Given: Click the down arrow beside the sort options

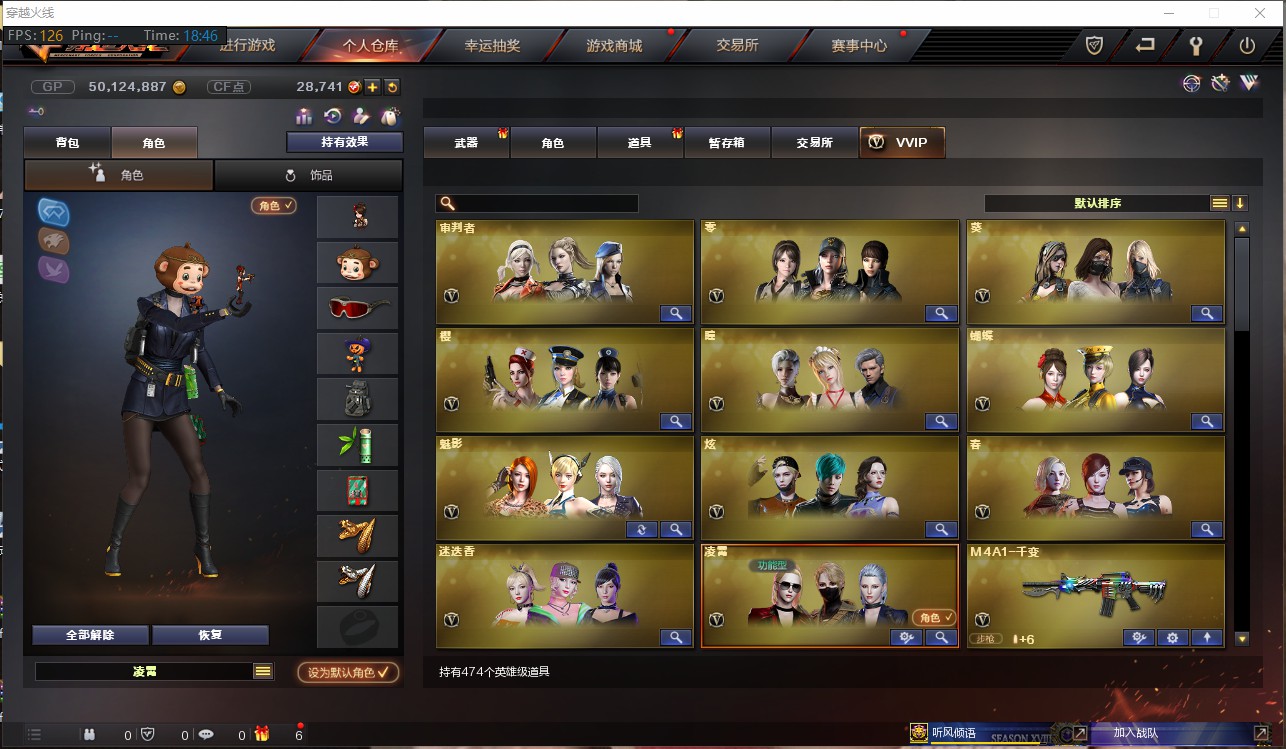Looking at the screenshot, I should 1240,202.
